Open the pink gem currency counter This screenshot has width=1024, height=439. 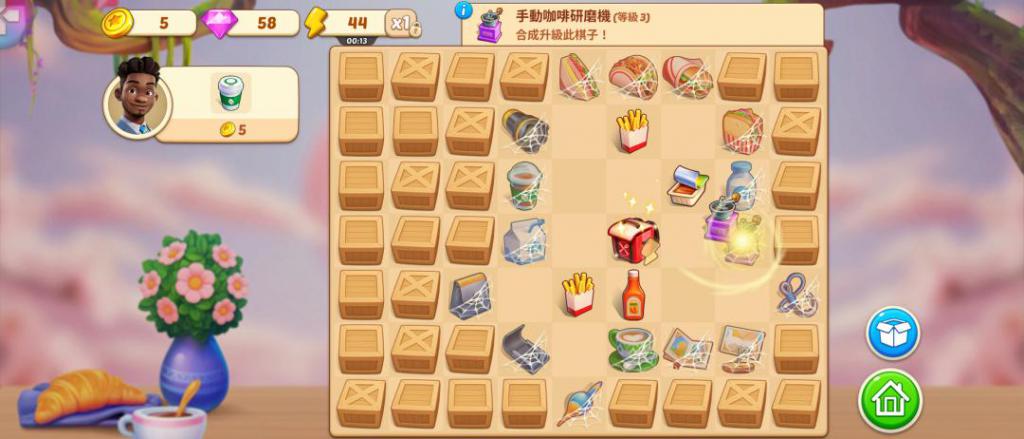(250, 23)
